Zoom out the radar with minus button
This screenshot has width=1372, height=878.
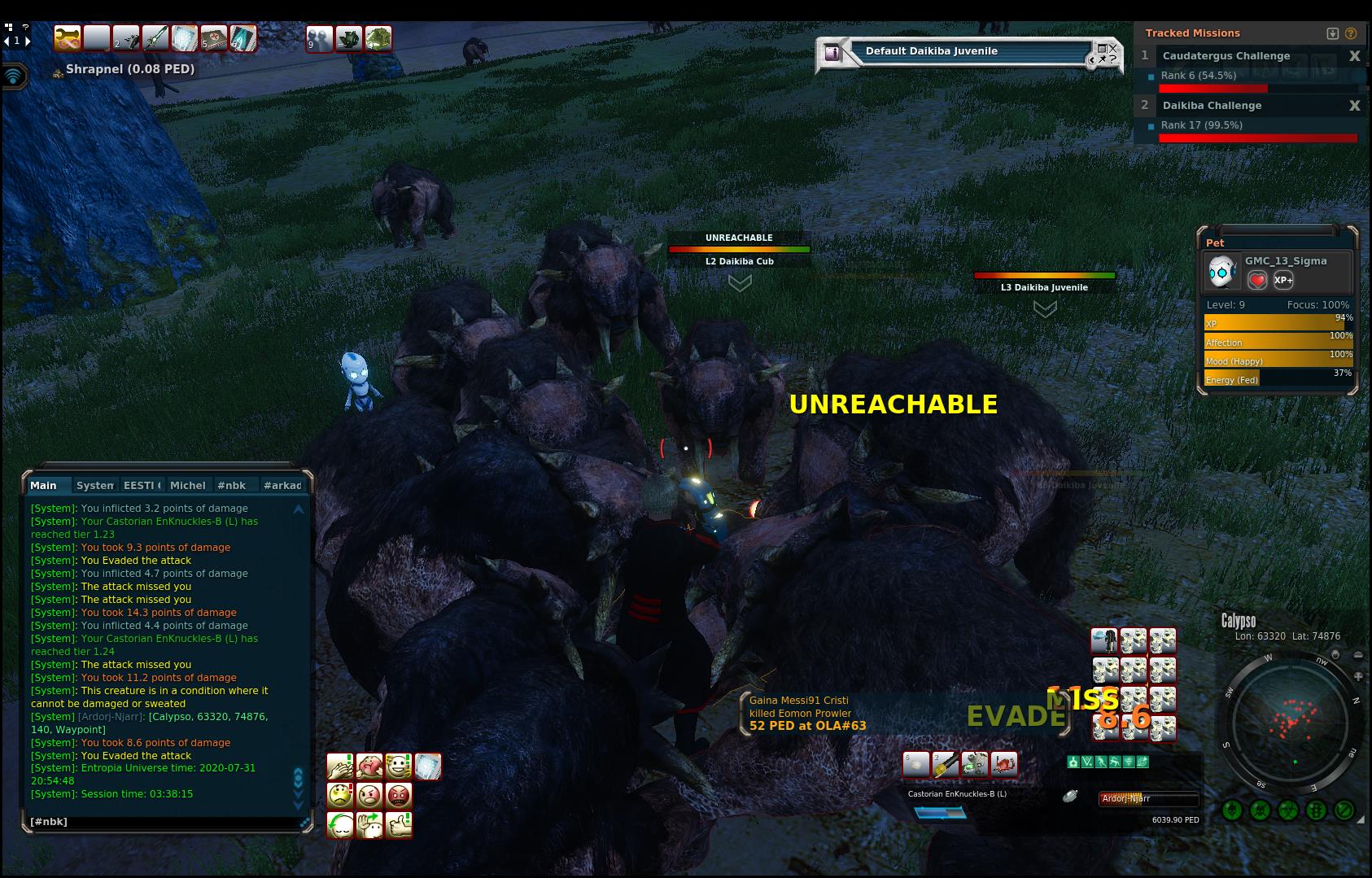(x=1358, y=655)
